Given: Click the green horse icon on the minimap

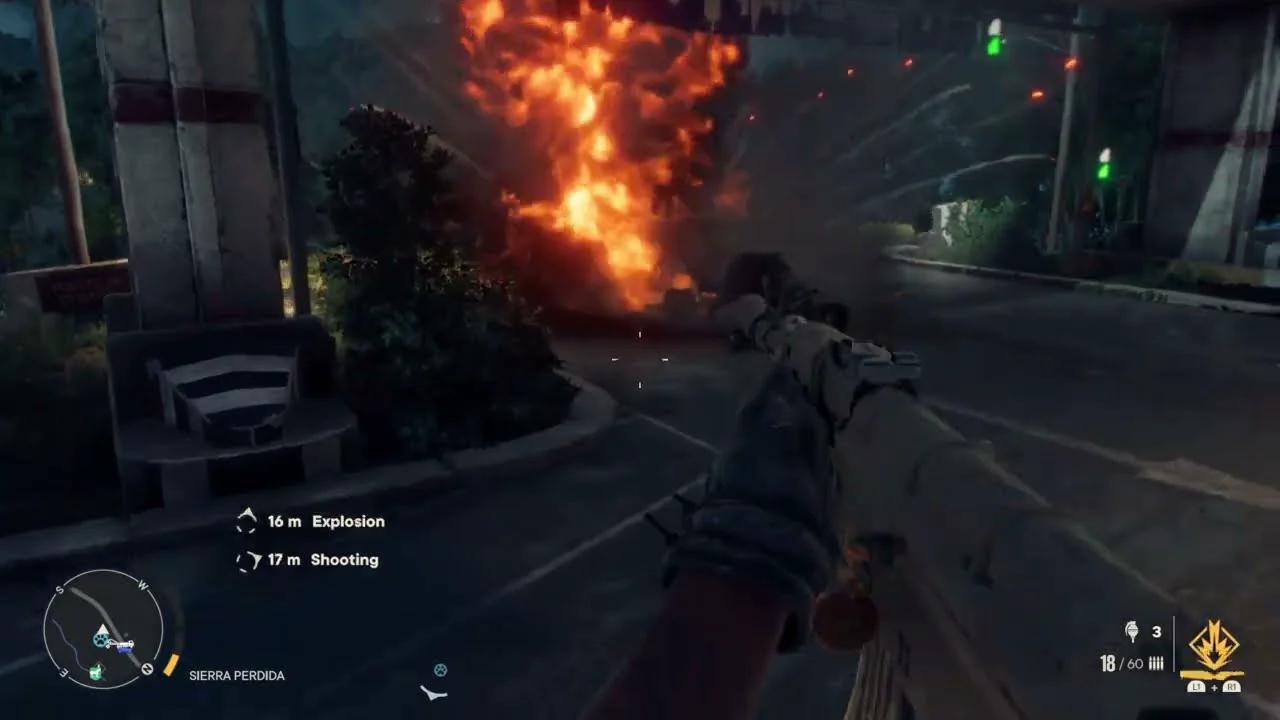Looking at the screenshot, I should click(96, 671).
